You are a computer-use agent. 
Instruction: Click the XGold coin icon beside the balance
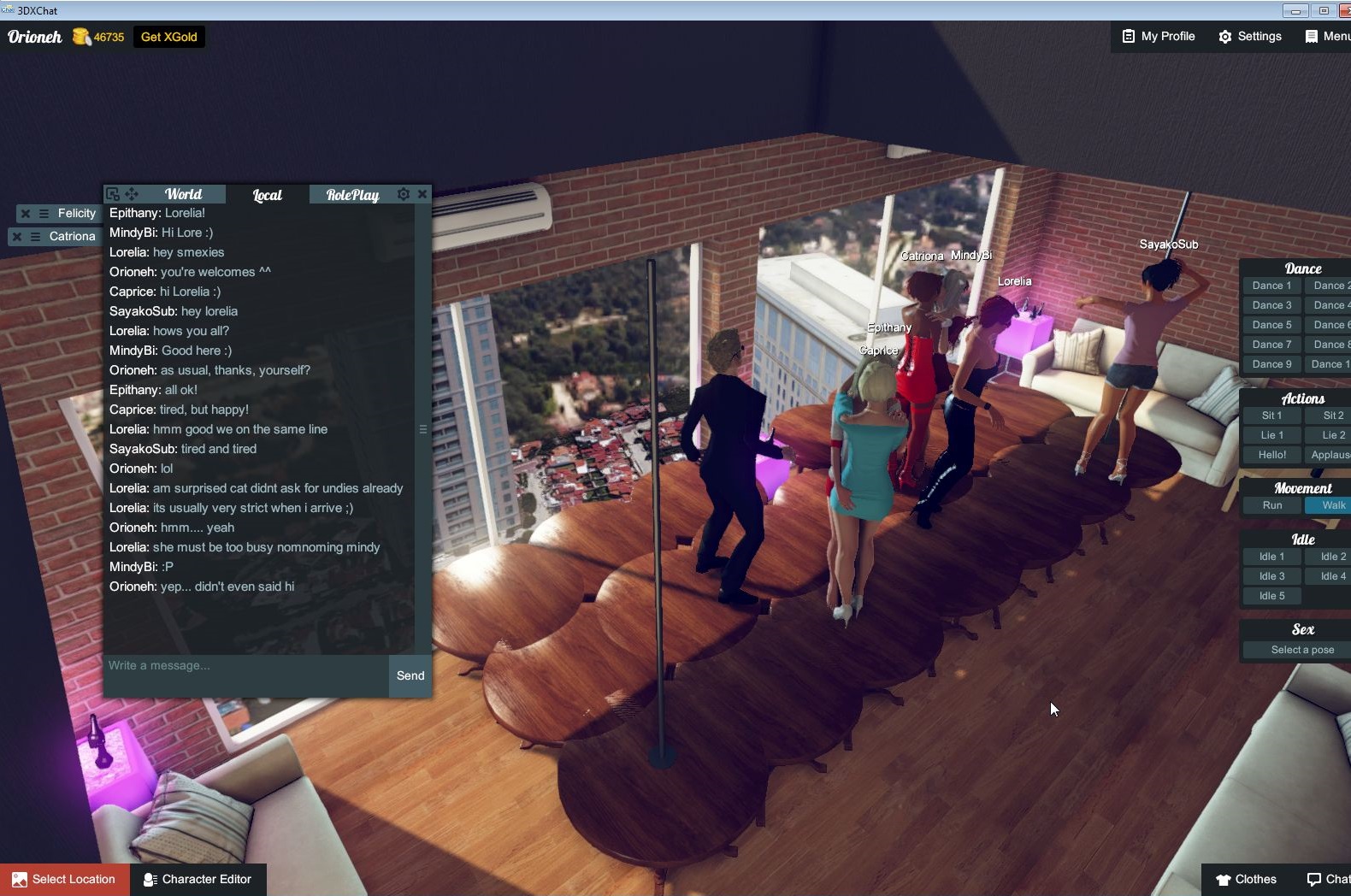pyautogui.click(x=81, y=37)
